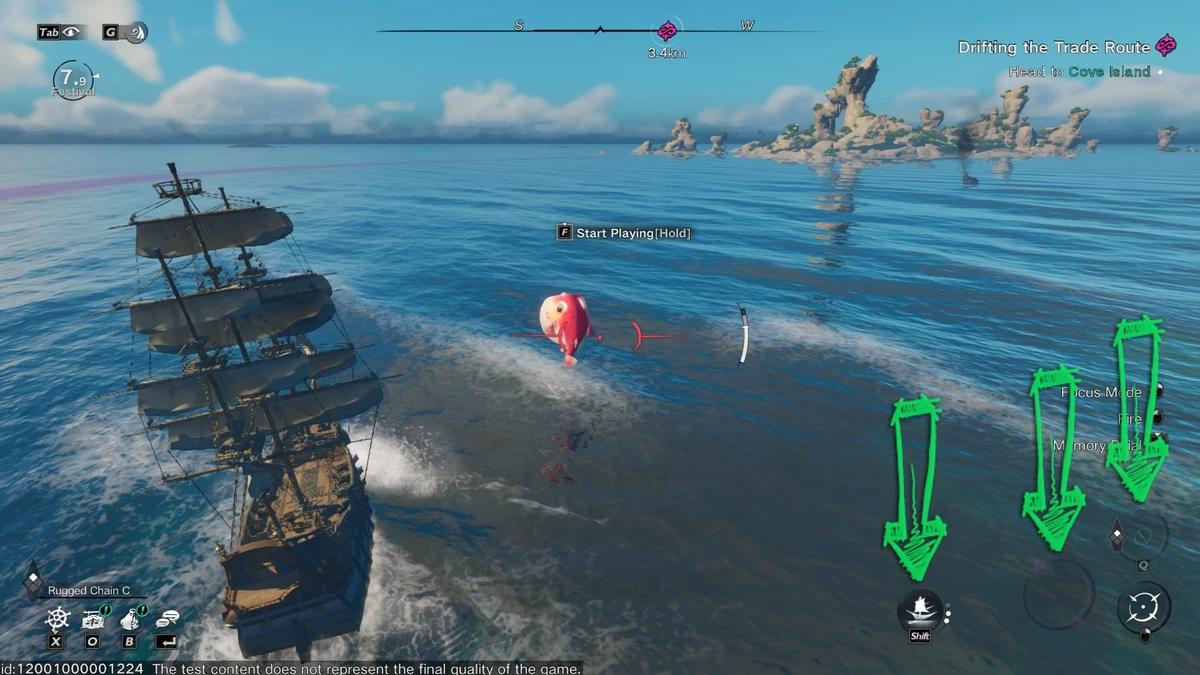Open the ship's wheel helm menu
Screen dimensions: 1200x675
coord(58,618)
